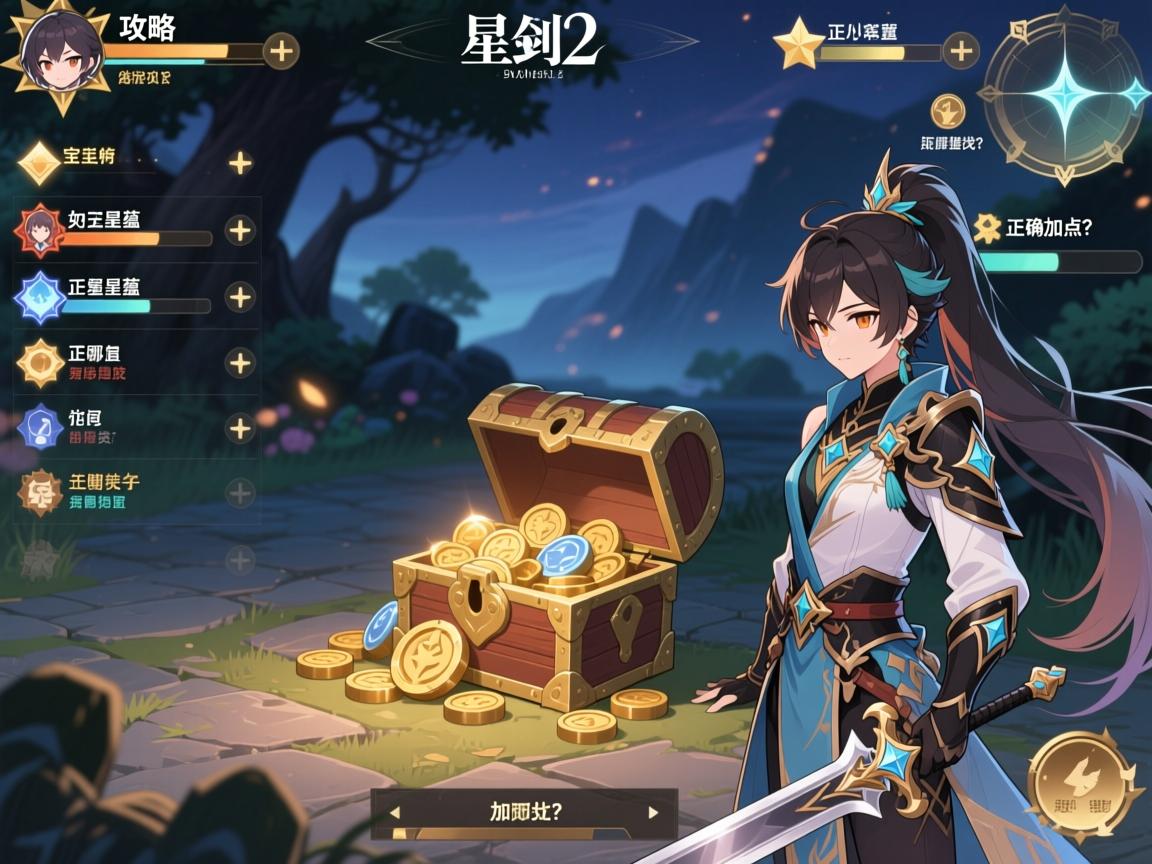This screenshot has height=864, width=1152.
Task: Click plus on the blue music note row
Action: pyautogui.click(x=240, y=429)
